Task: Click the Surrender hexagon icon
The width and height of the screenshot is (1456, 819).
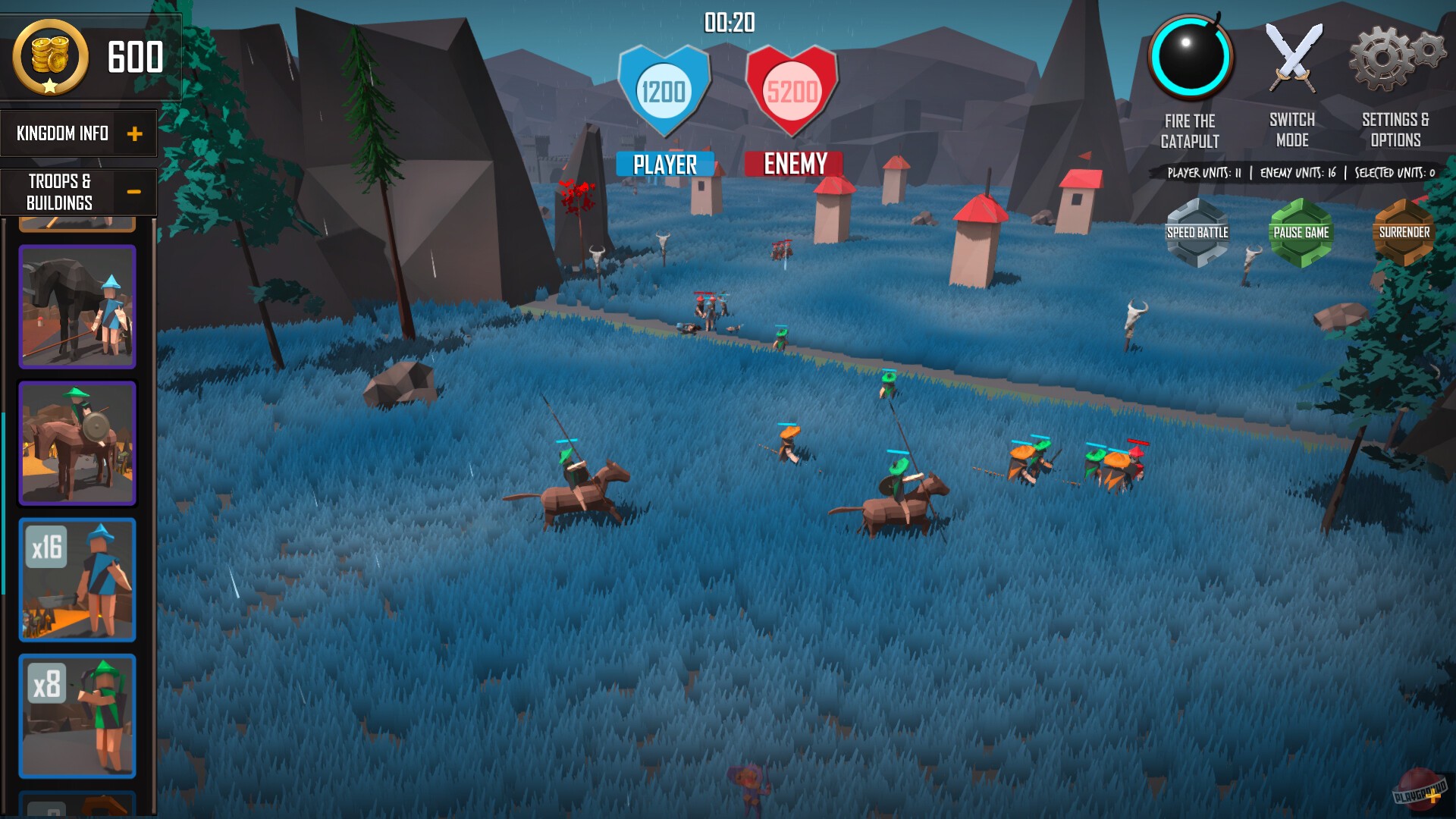Action: (1404, 231)
